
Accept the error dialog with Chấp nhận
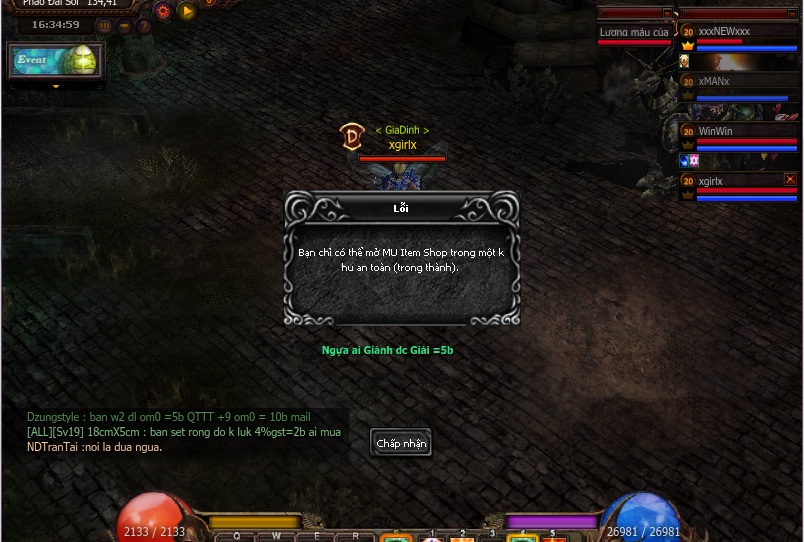pos(401,443)
